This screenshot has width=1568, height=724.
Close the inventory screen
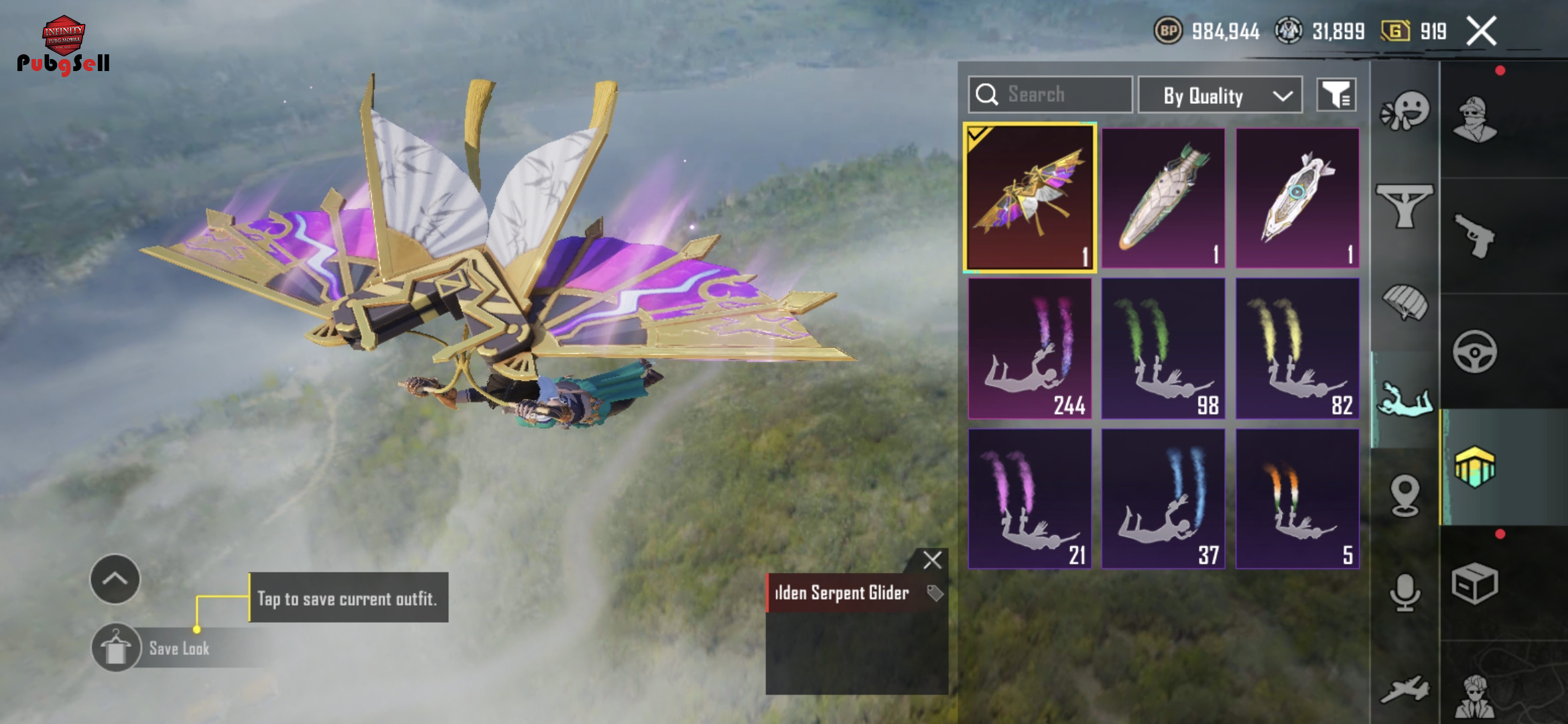coord(1481,32)
